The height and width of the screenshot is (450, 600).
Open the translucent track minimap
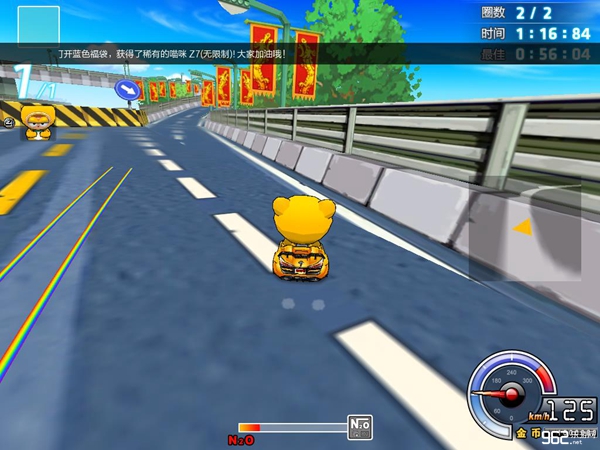click(x=524, y=229)
